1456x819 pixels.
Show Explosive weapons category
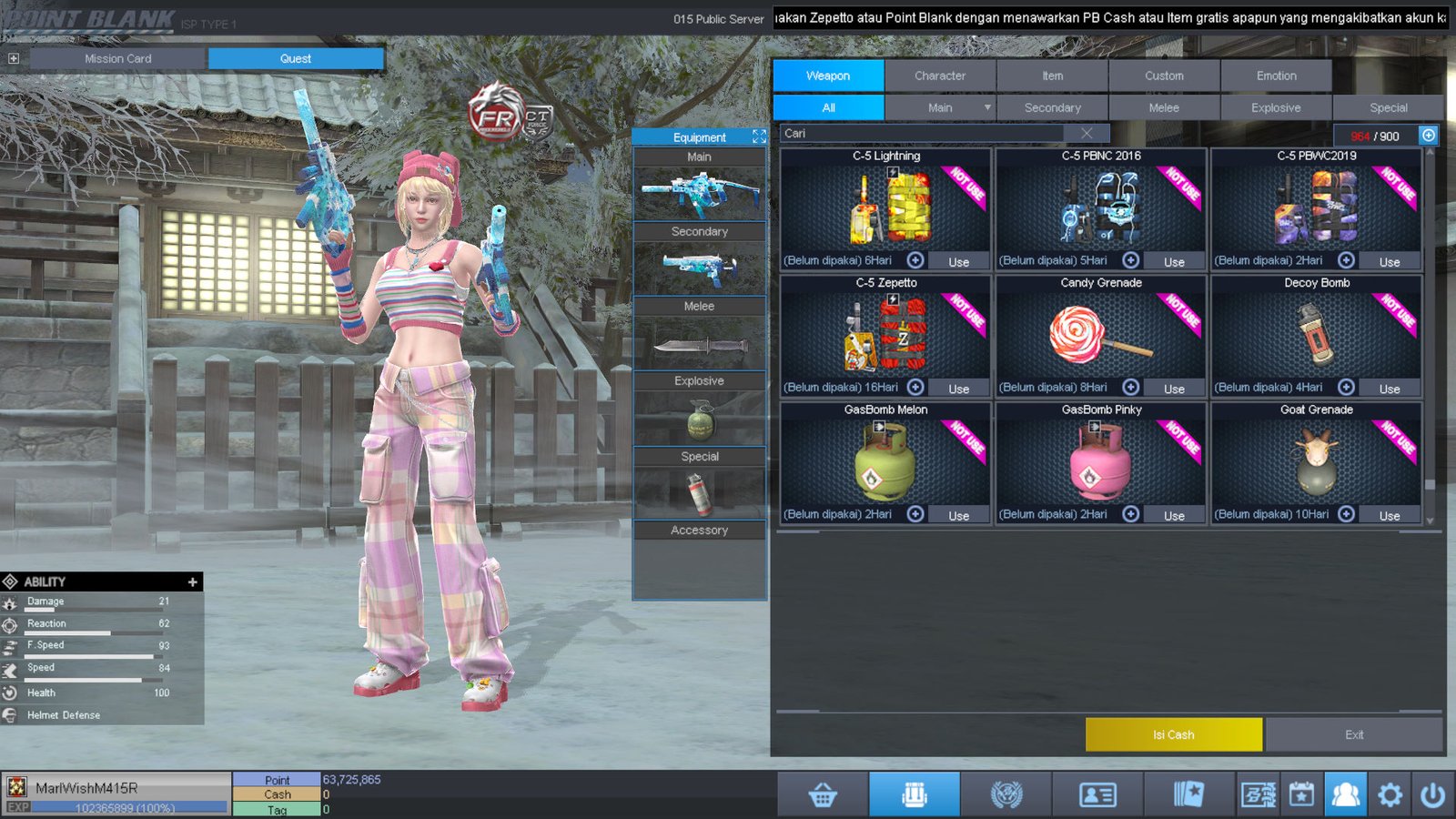pyautogui.click(x=1276, y=107)
